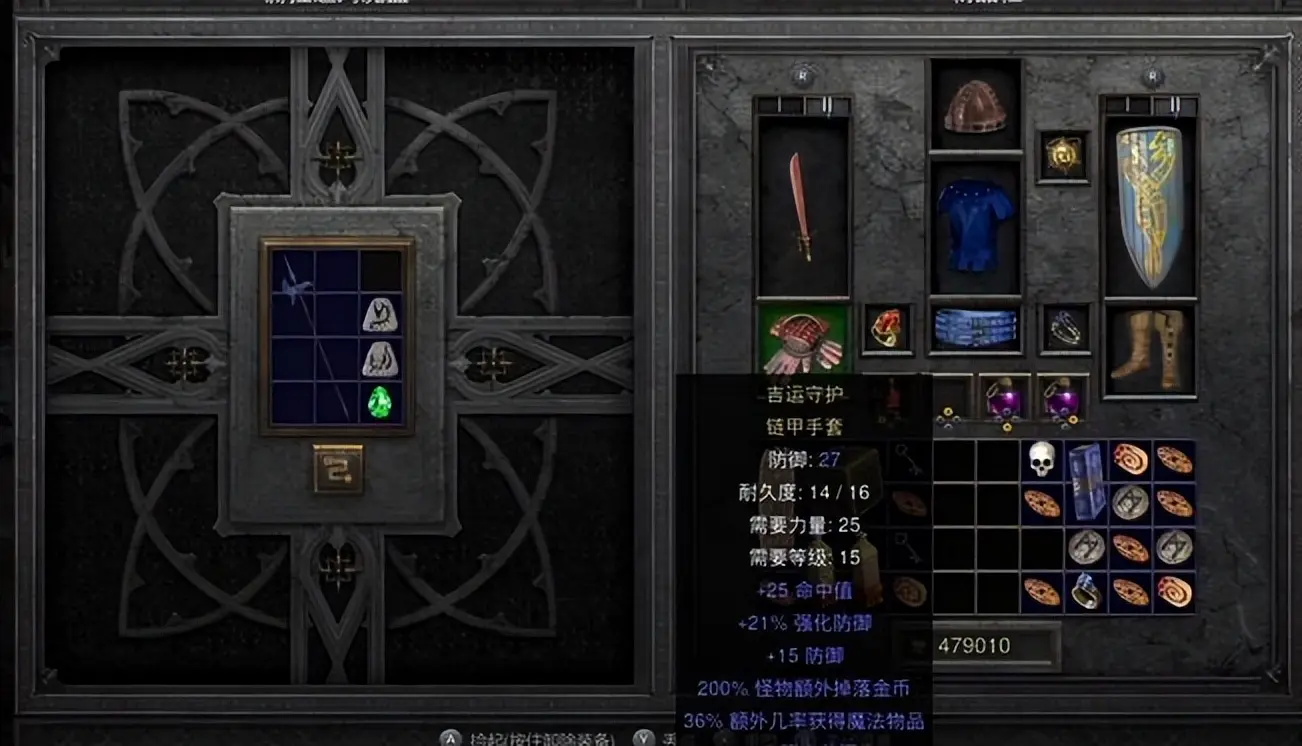The image size is (1302, 746).
Task: Click the equipped brown leather boots
Action: [1148, 349]
